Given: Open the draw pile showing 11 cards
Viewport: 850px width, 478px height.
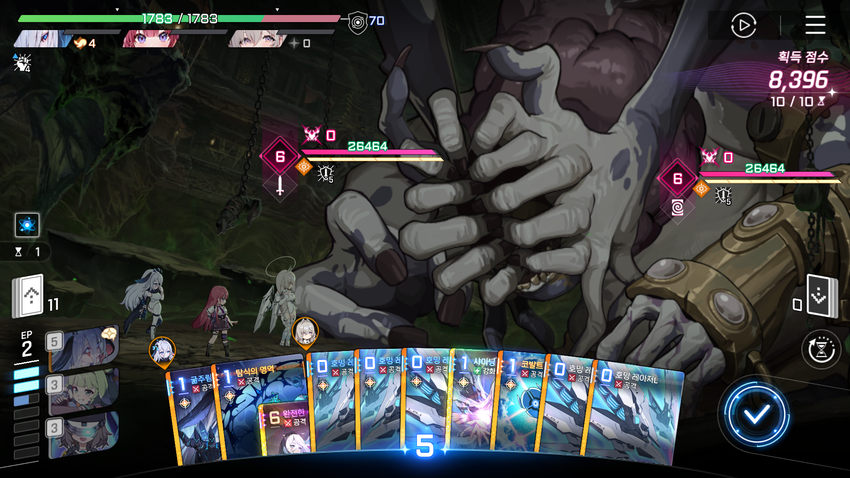Looking at the screenshot, I should pyautogui.click(x=29, y=296).
